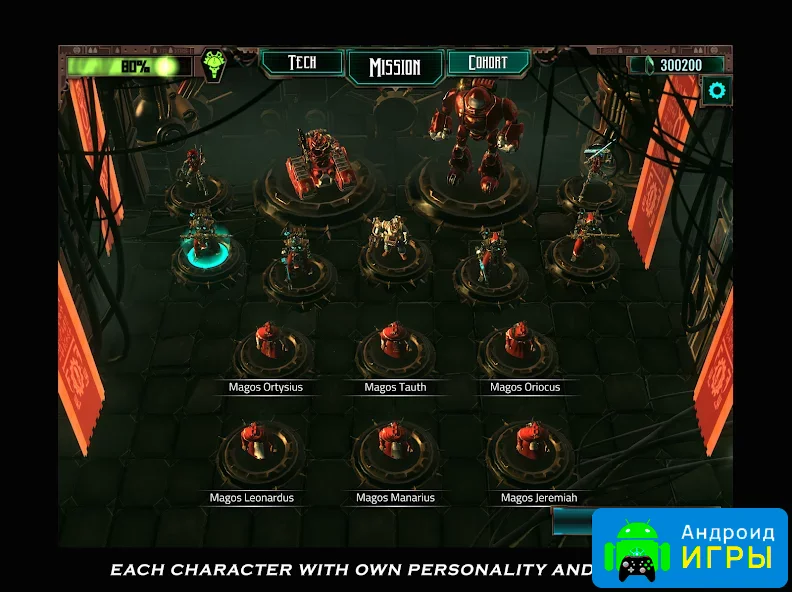The width and height of the screenshot is (792, 592).
Task: Switch to the Mission tab
Action: (394, 67)
